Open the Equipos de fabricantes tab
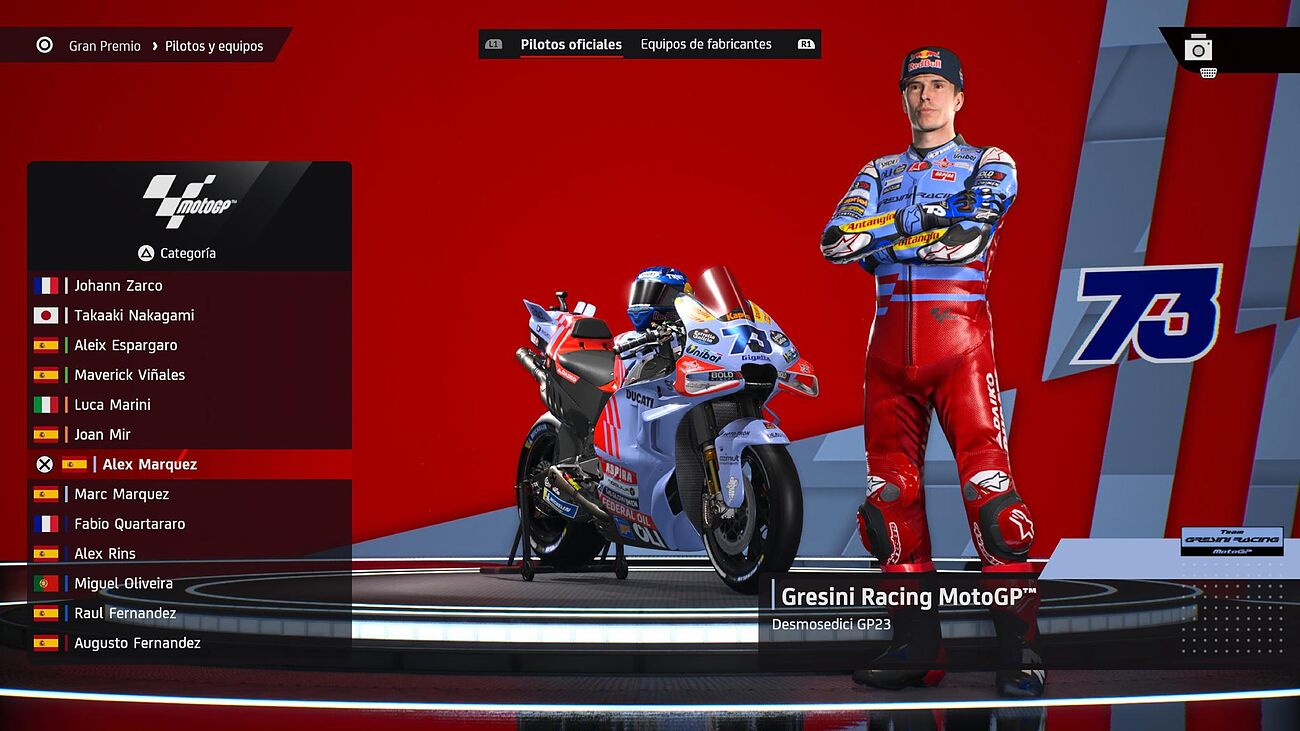 click(706, 45)
